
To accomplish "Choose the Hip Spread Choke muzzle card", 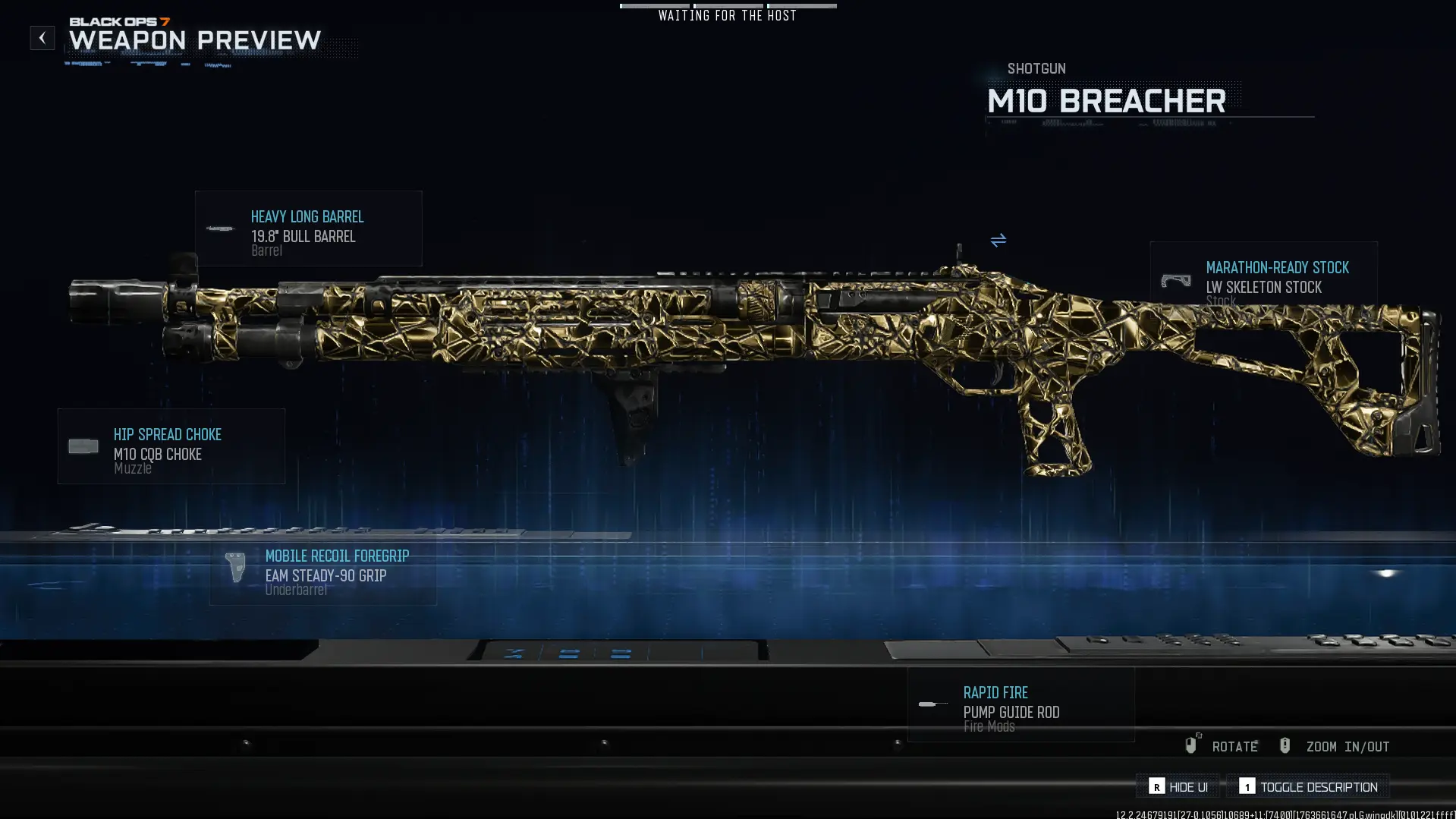I will tap(171, 446).
